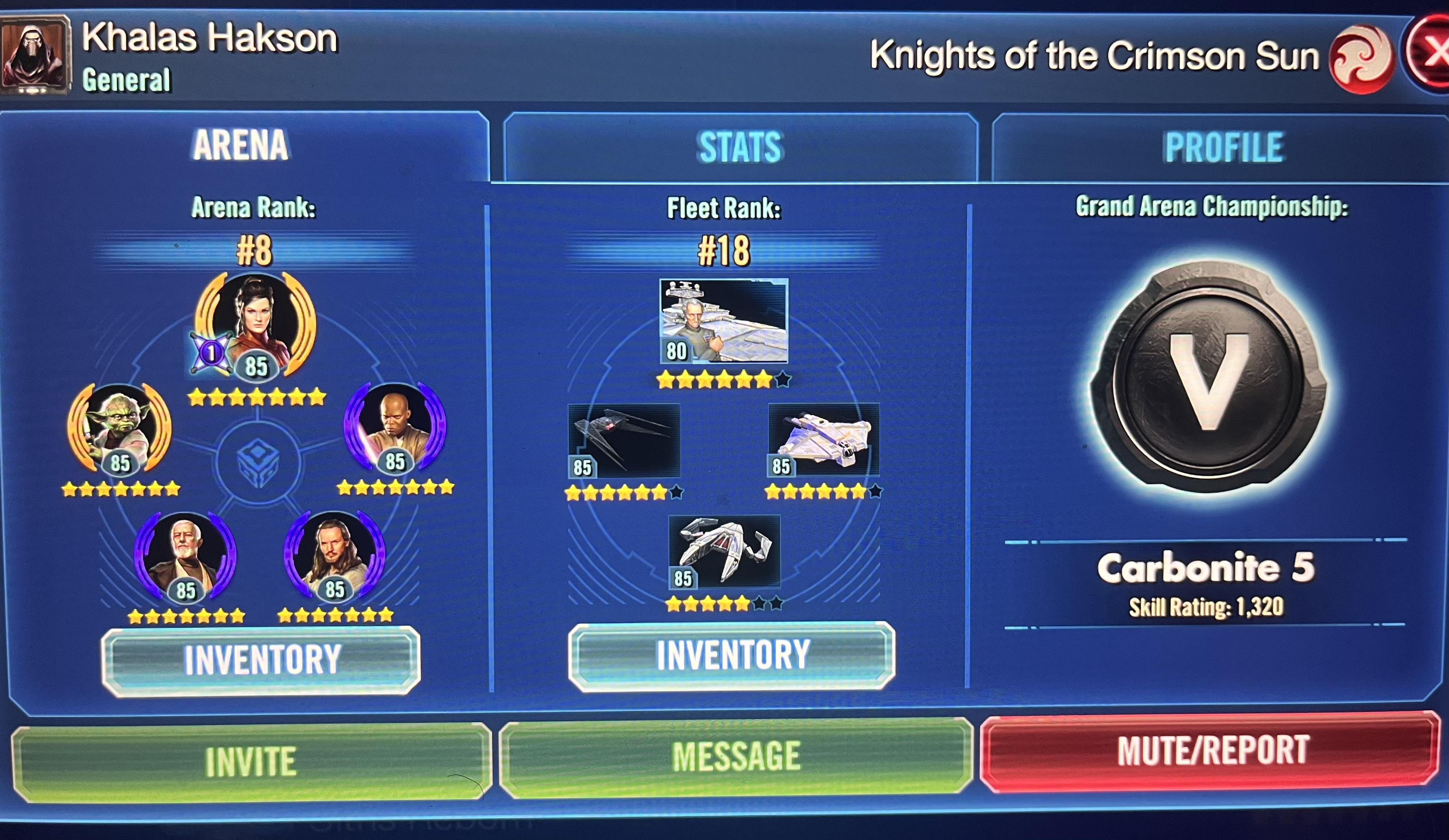Invite Khalas Hakson to guild
The width and height of the screenshot is (1449, 840).
pyautogui.click(x=251, y=761)
